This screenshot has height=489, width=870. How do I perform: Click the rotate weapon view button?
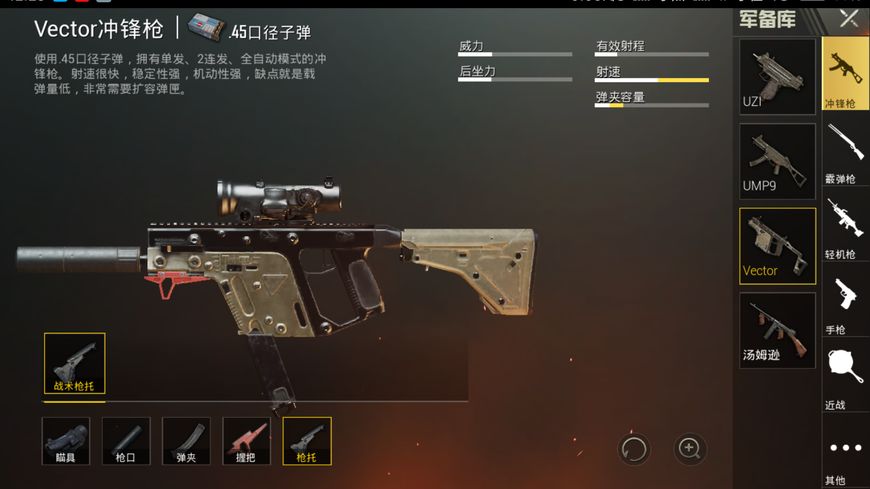point(634,449)
